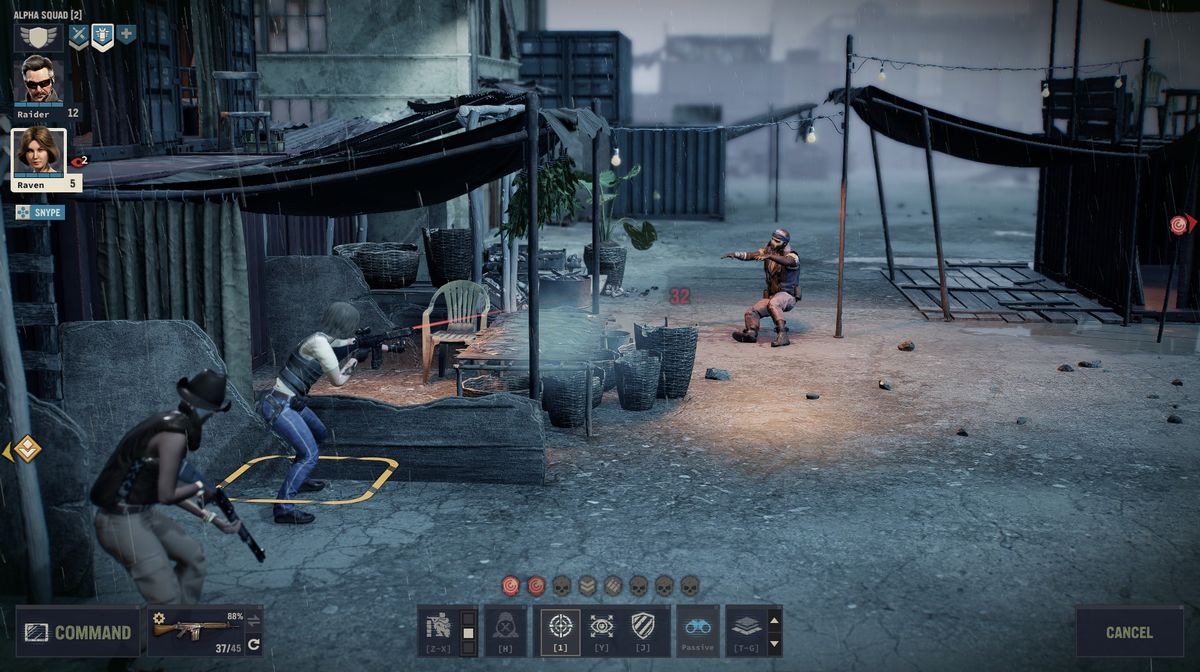Open the medical cross squad tab
This screenshot has width=1200, height=672.
coord(126,35)
